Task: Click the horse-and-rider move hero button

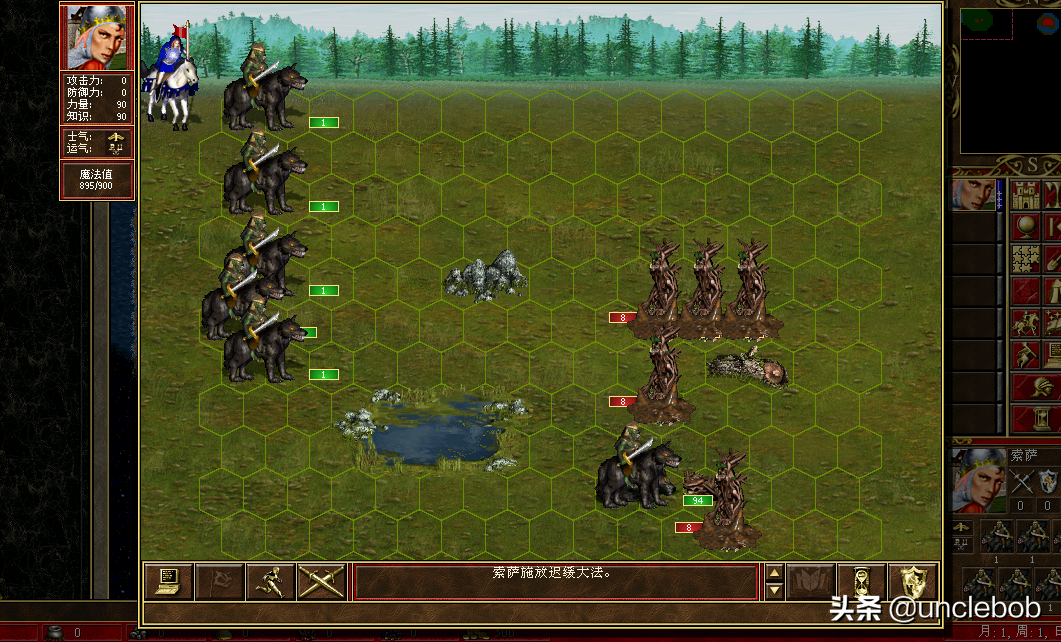Action: (1024, 323)
